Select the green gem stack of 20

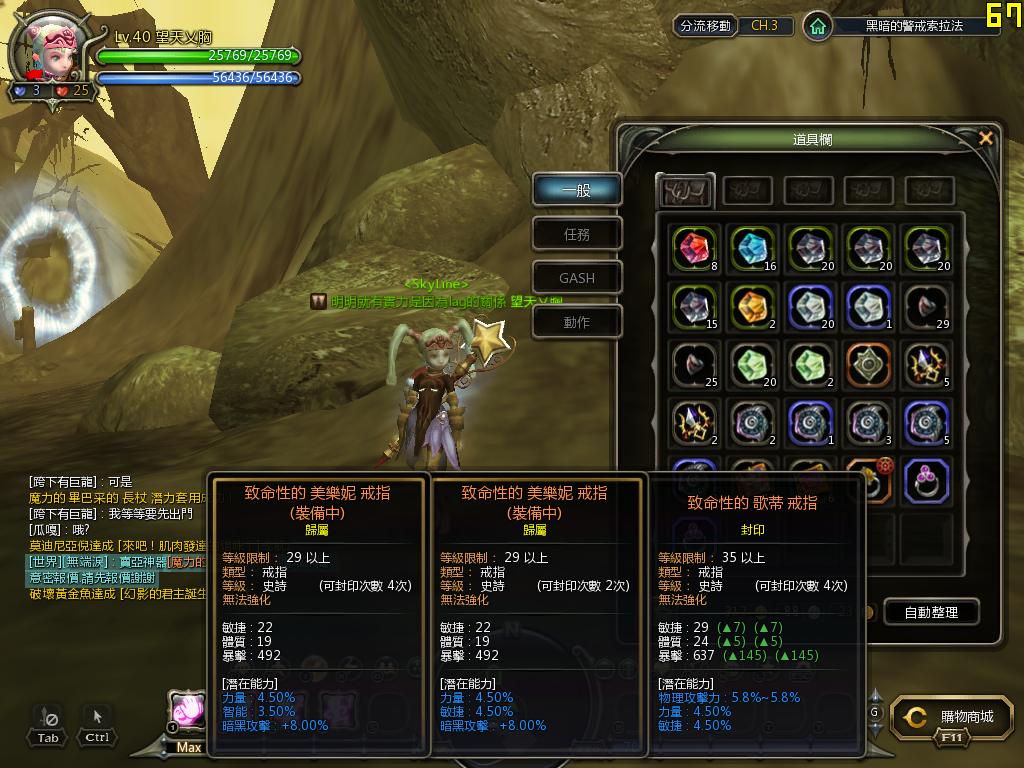pyautogui.click(x=752, y=364)
